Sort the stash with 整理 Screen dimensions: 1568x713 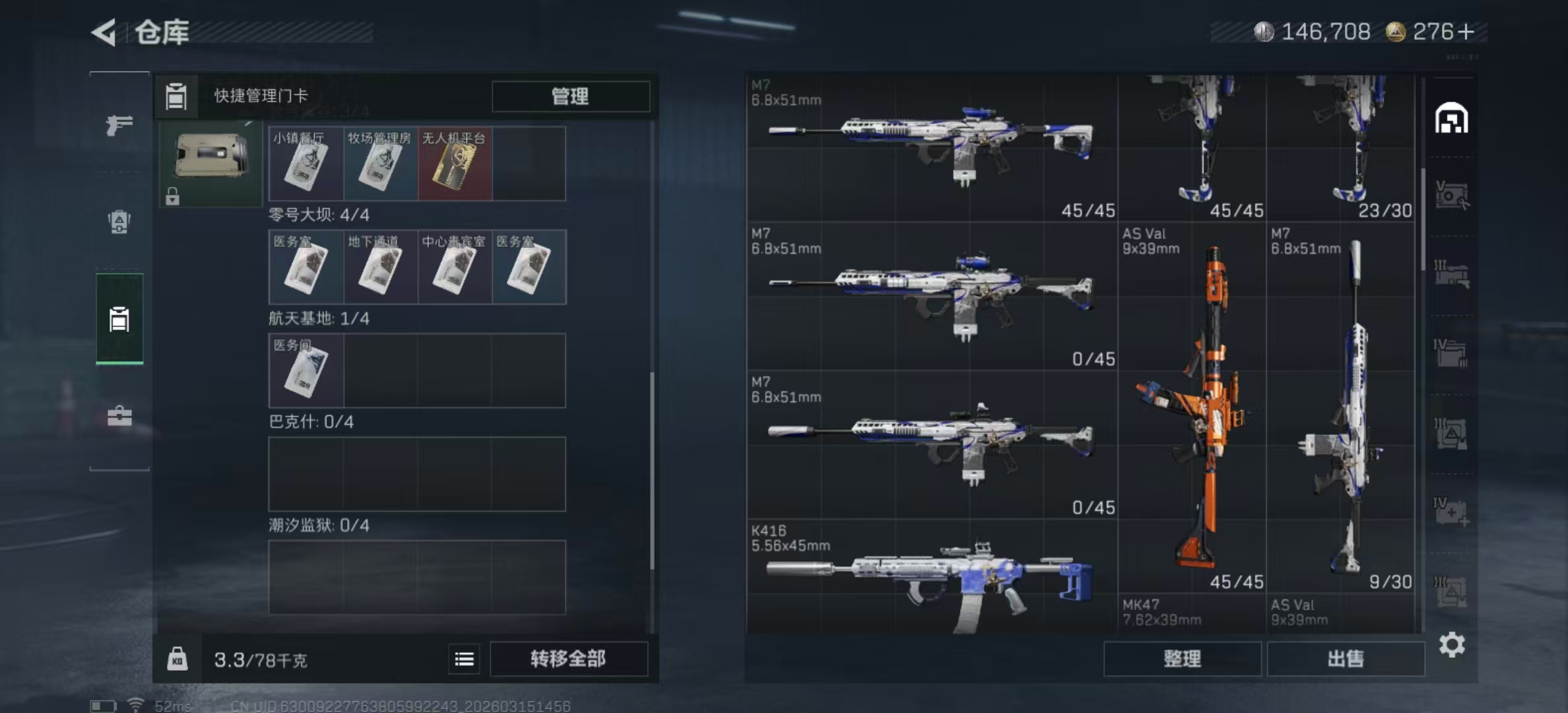pyautogui.click(x=1182, y=659)
